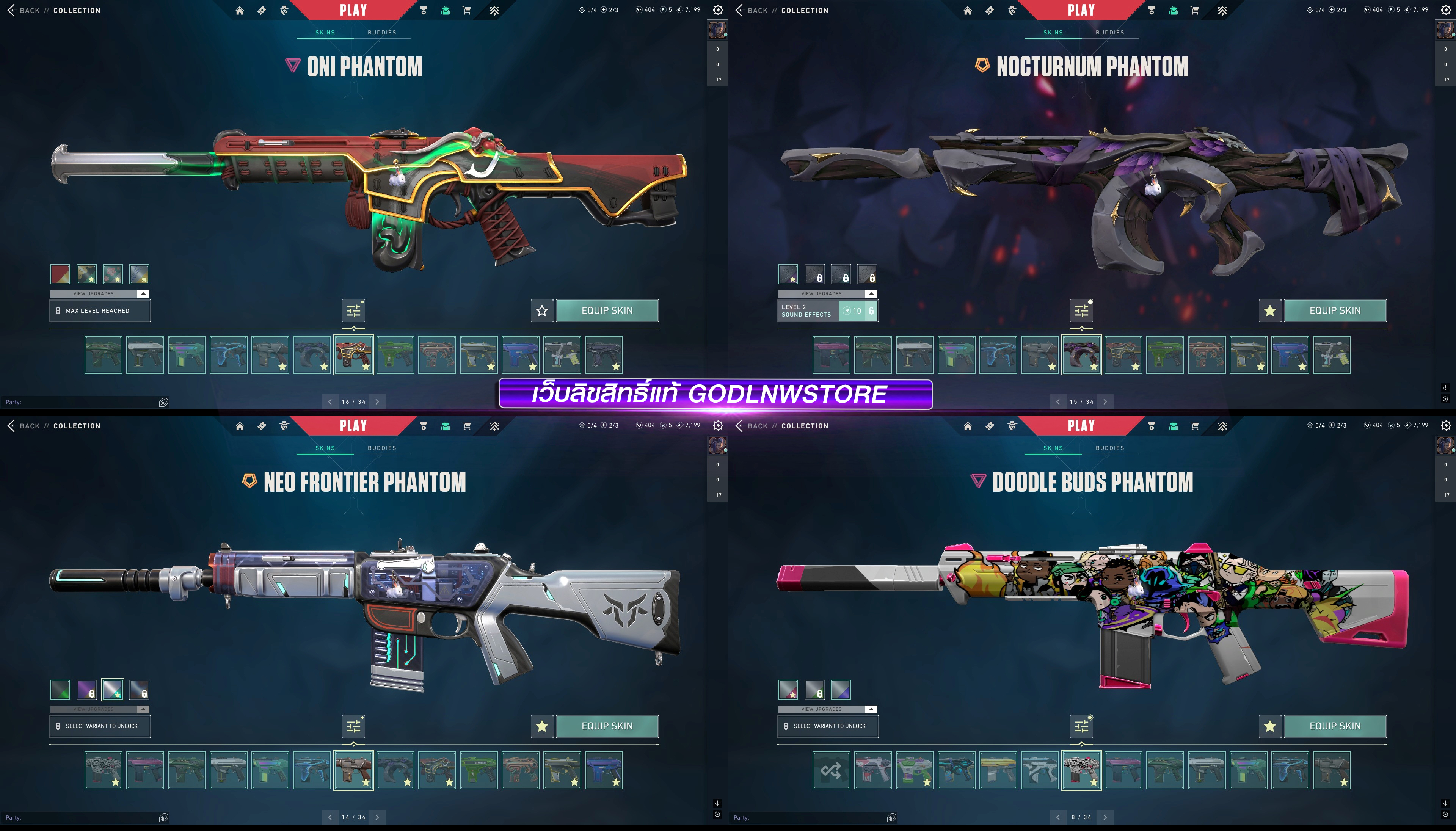The width and height of the screenshot is (1456, 831).
Task: Favorite the Oni Phantom using its star button
Action: pyautogui.click(x=542, y=310)
